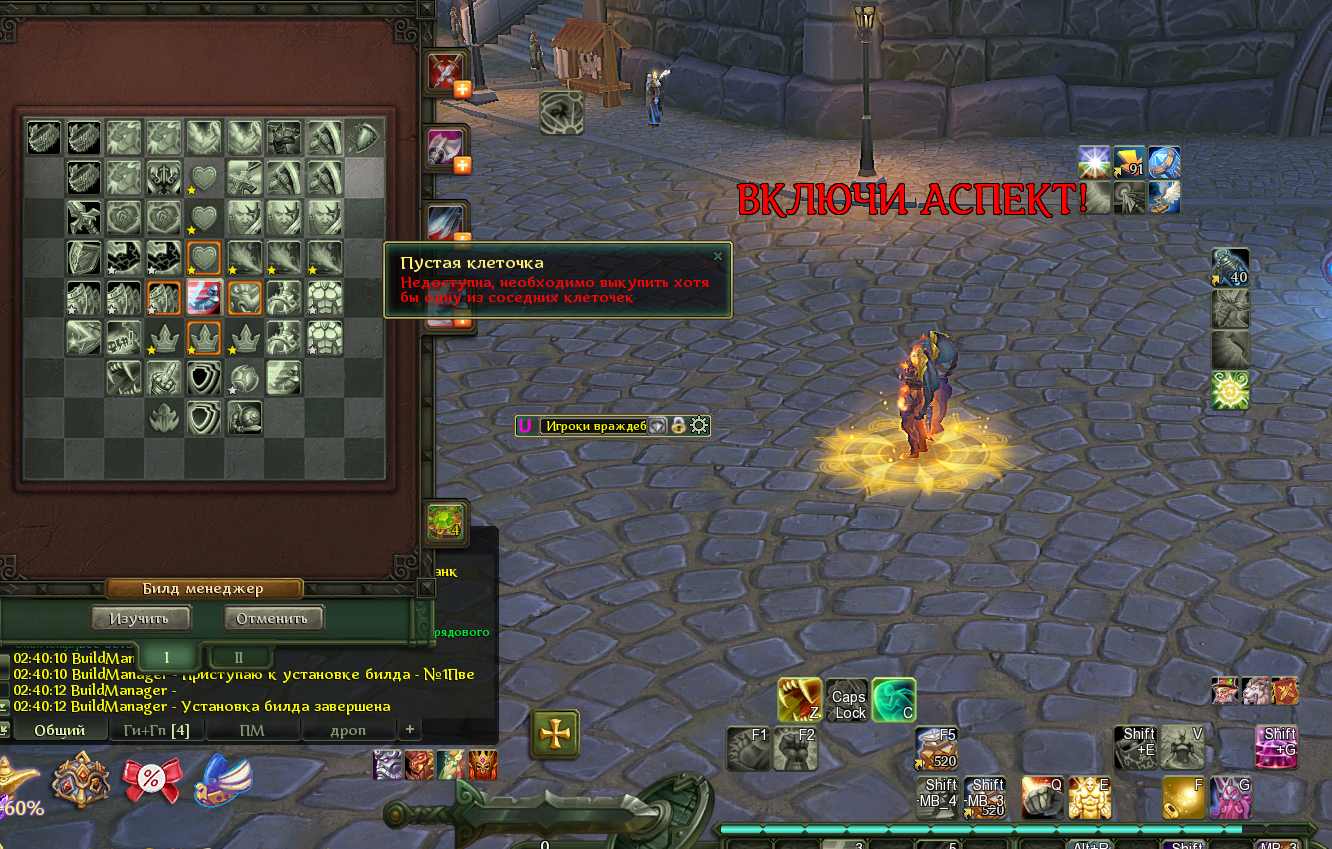Use the golden figure ability on E
This screenshot has height=849, width=1332.
(x=1089, y=798)
